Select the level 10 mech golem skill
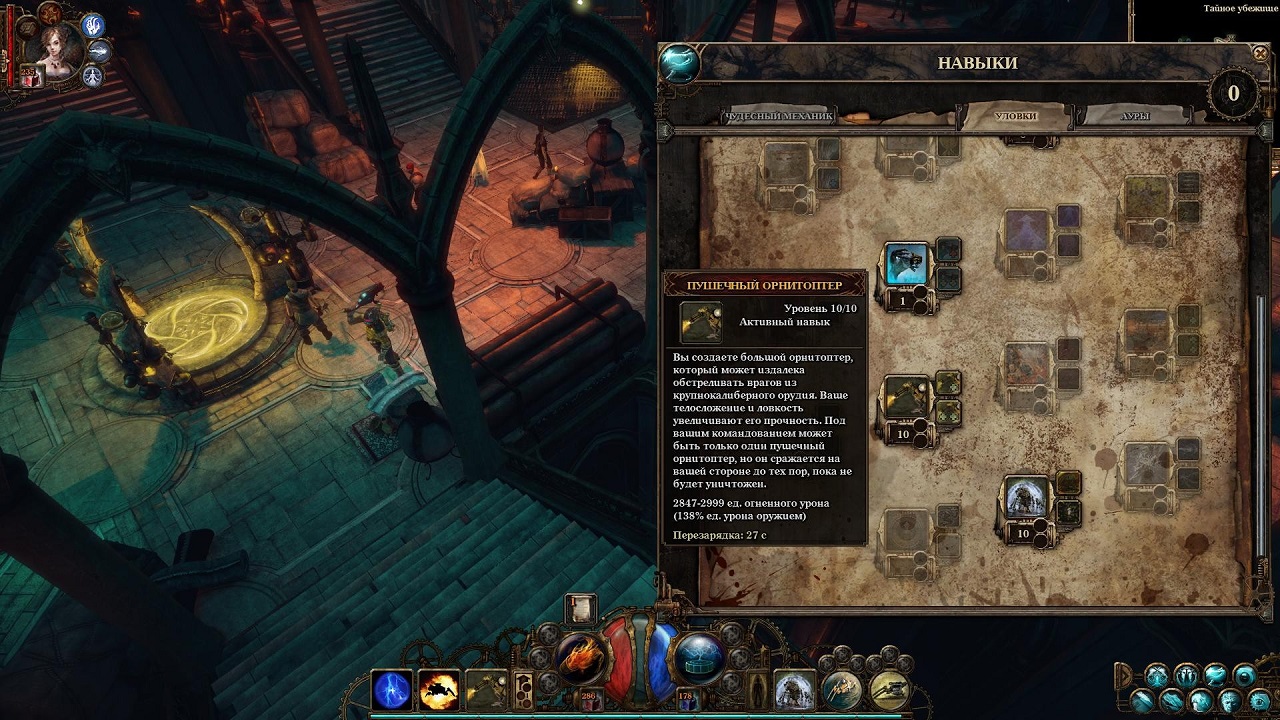 pyautogui.click(x=1027, y=498)
